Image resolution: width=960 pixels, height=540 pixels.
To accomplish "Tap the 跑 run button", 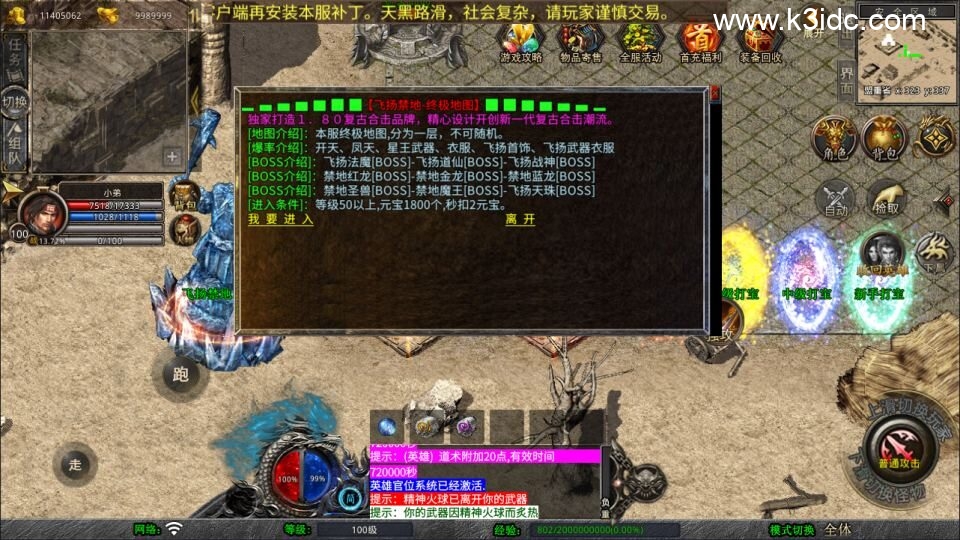I will [180, 375].
